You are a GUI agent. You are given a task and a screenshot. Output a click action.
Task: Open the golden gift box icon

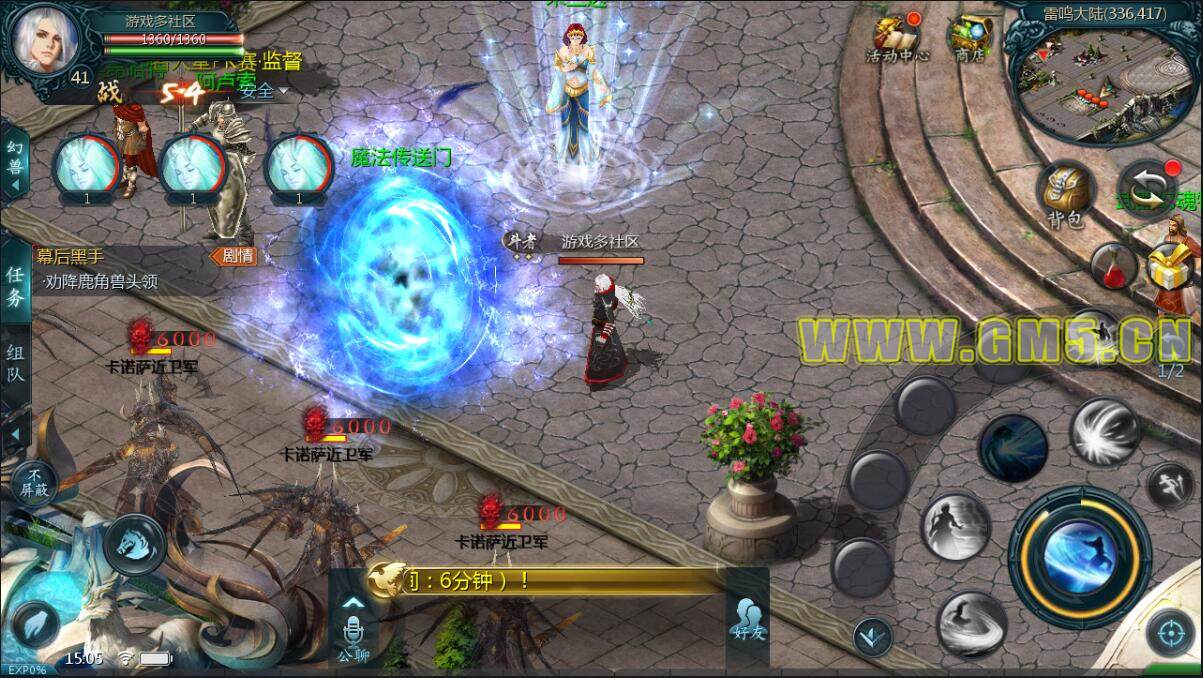[1166, 270]
